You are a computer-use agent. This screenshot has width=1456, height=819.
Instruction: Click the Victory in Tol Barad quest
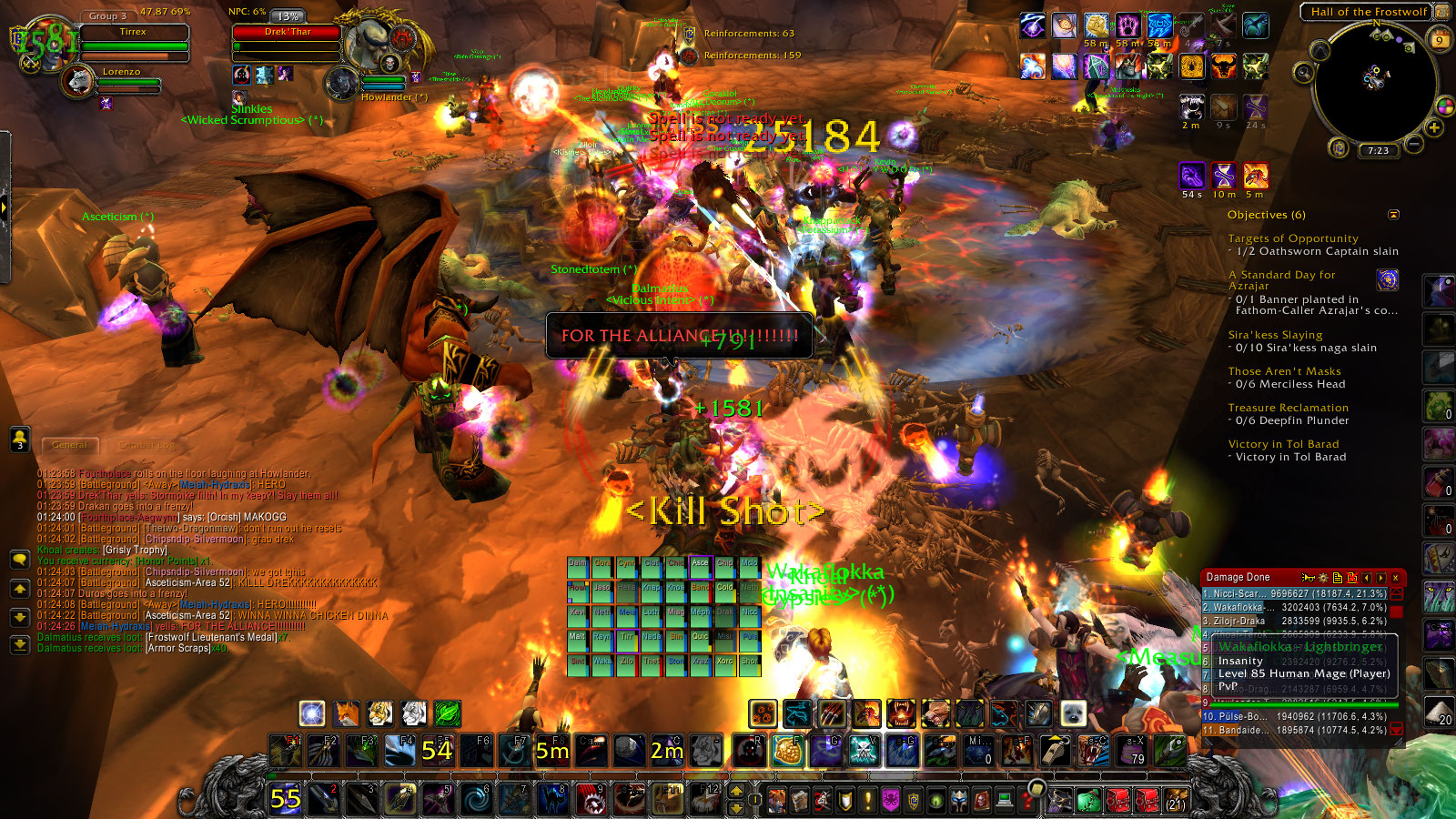click(1283, 444)
